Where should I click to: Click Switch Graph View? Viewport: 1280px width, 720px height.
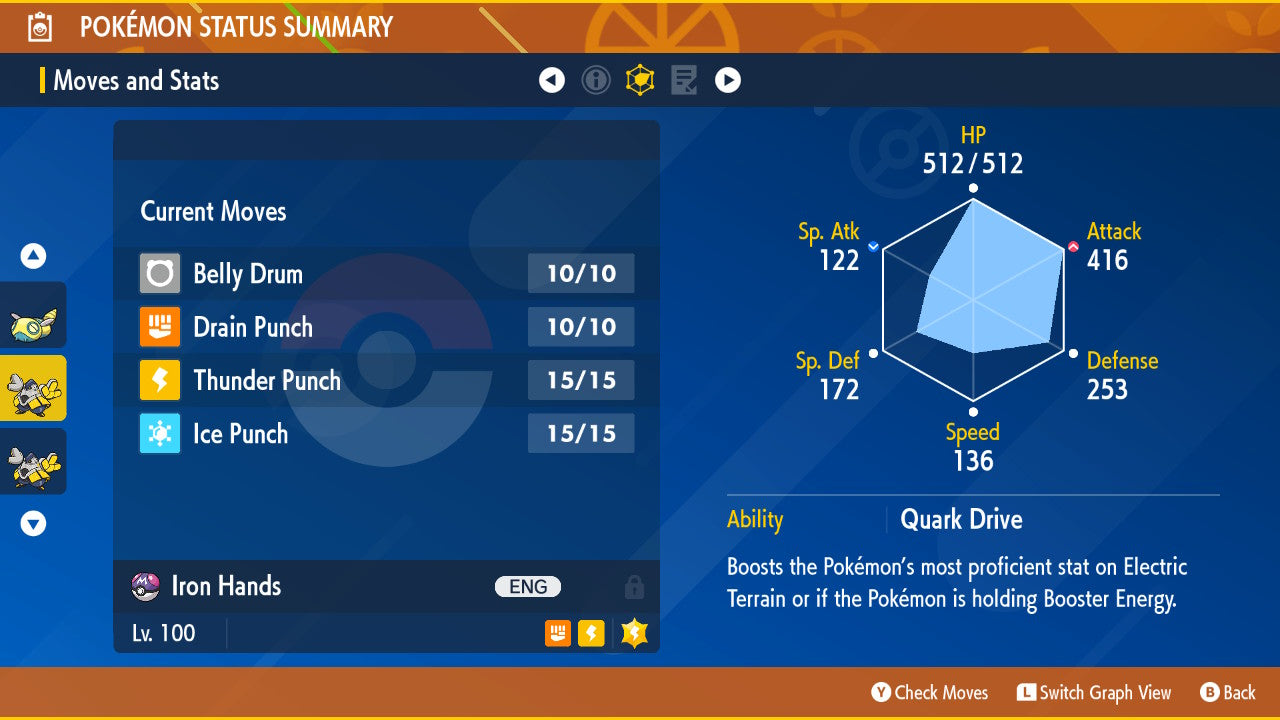(1094, 692)
